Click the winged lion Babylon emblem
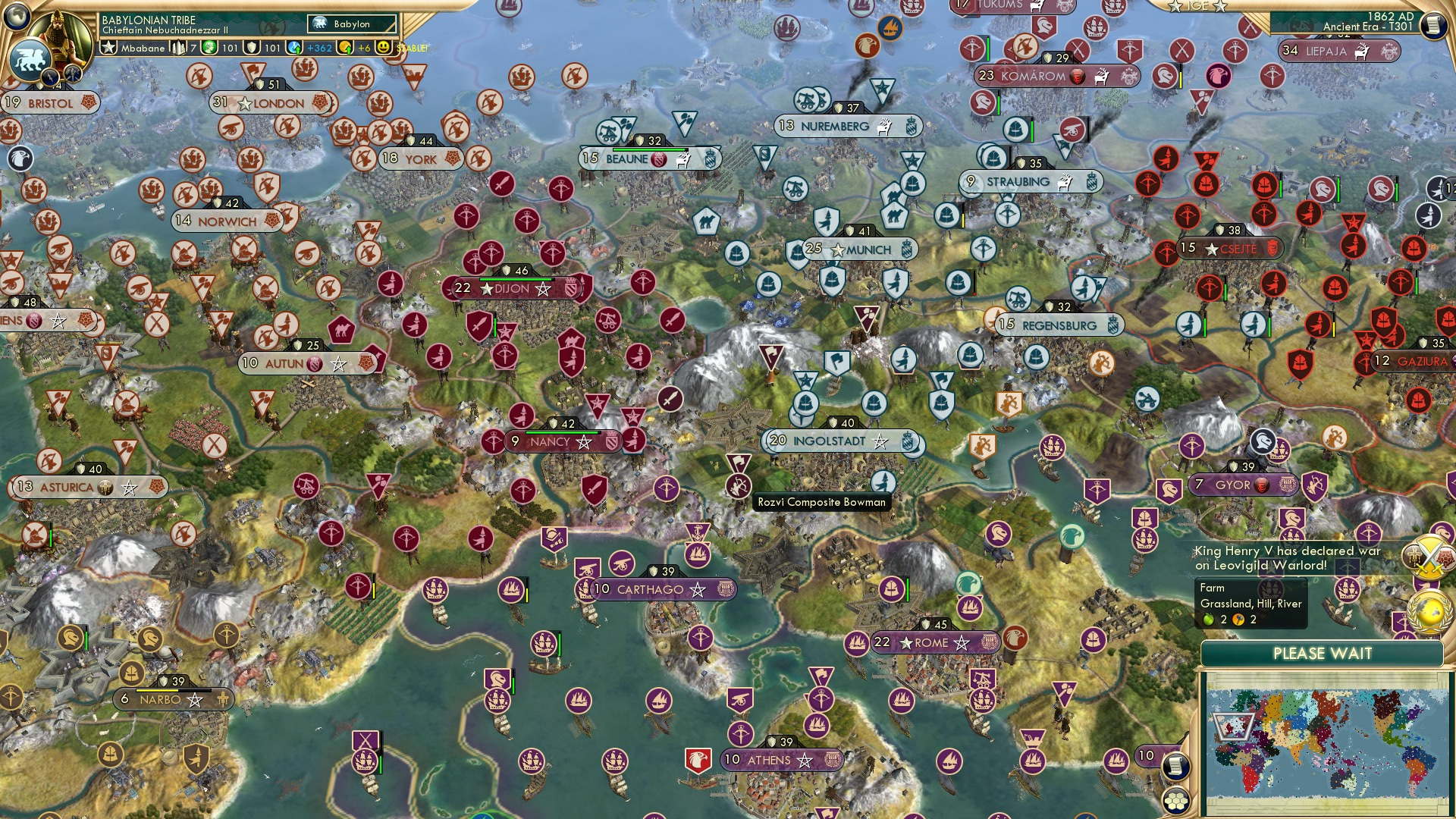Screen dimensions: 1456x819 tap(30, 59)
